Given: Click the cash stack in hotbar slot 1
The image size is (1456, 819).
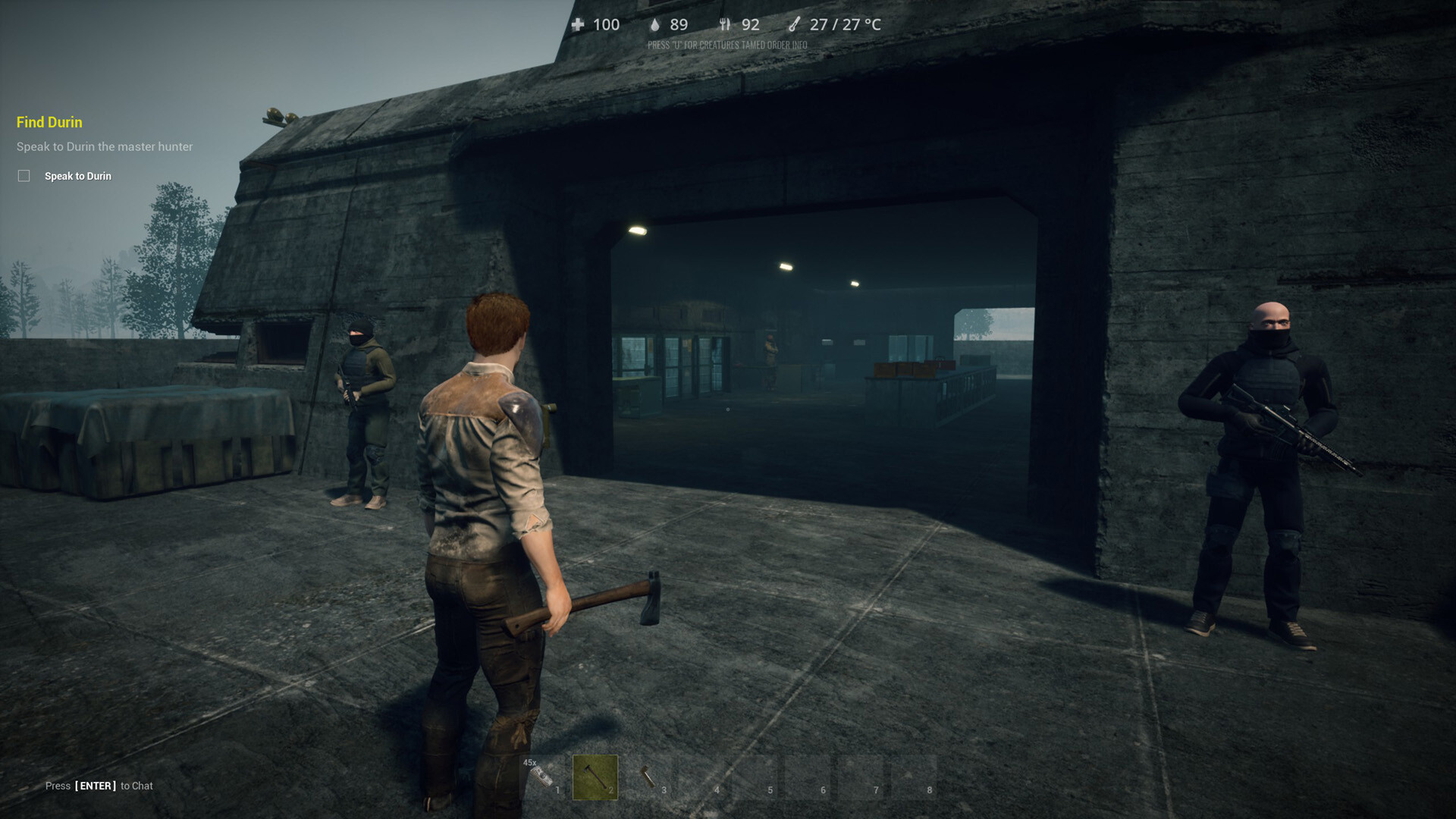Looking at the screenshot, I should pyautogui.click(x=542, y=776).
